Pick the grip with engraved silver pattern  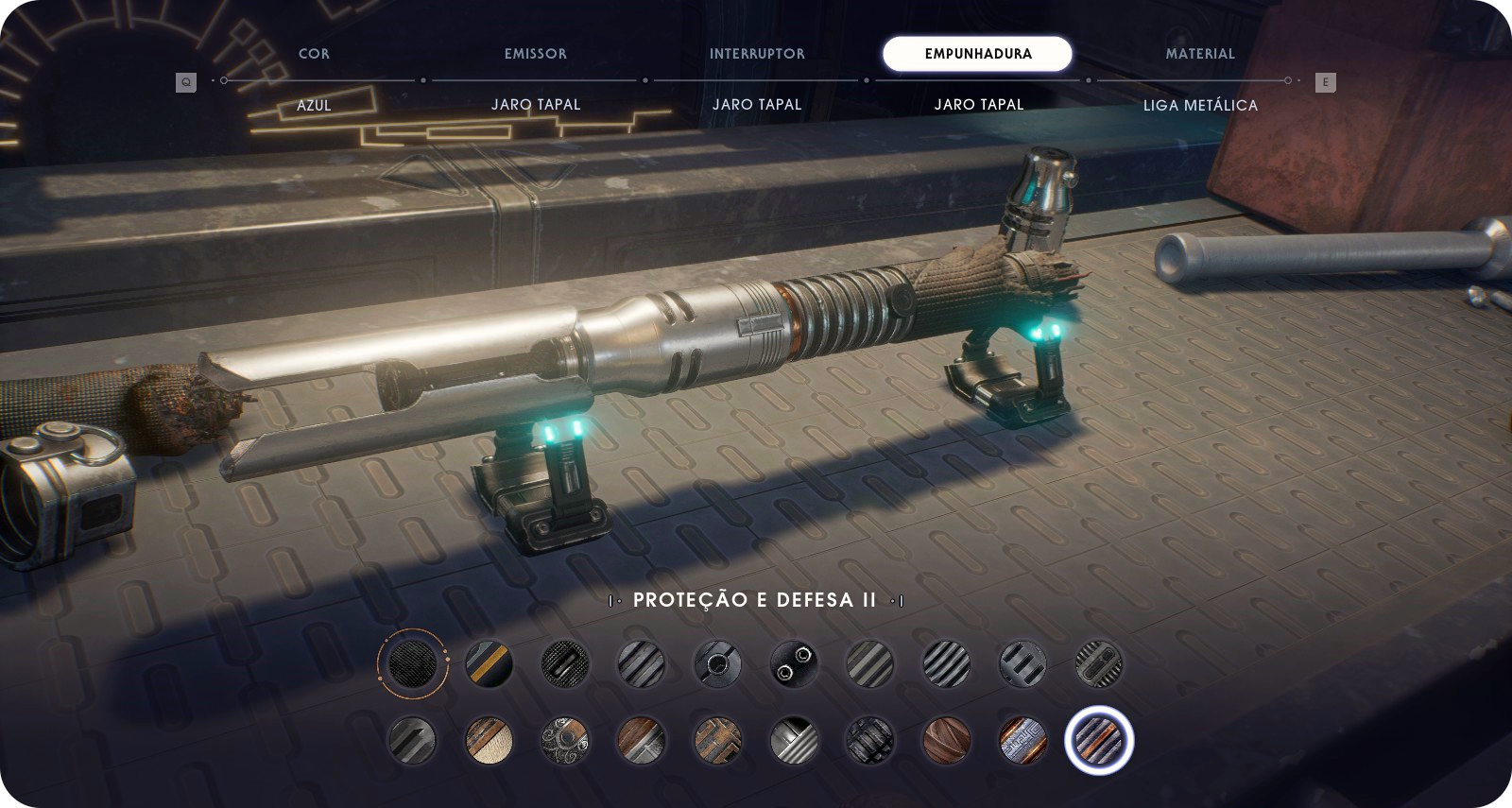[1022, 740]
